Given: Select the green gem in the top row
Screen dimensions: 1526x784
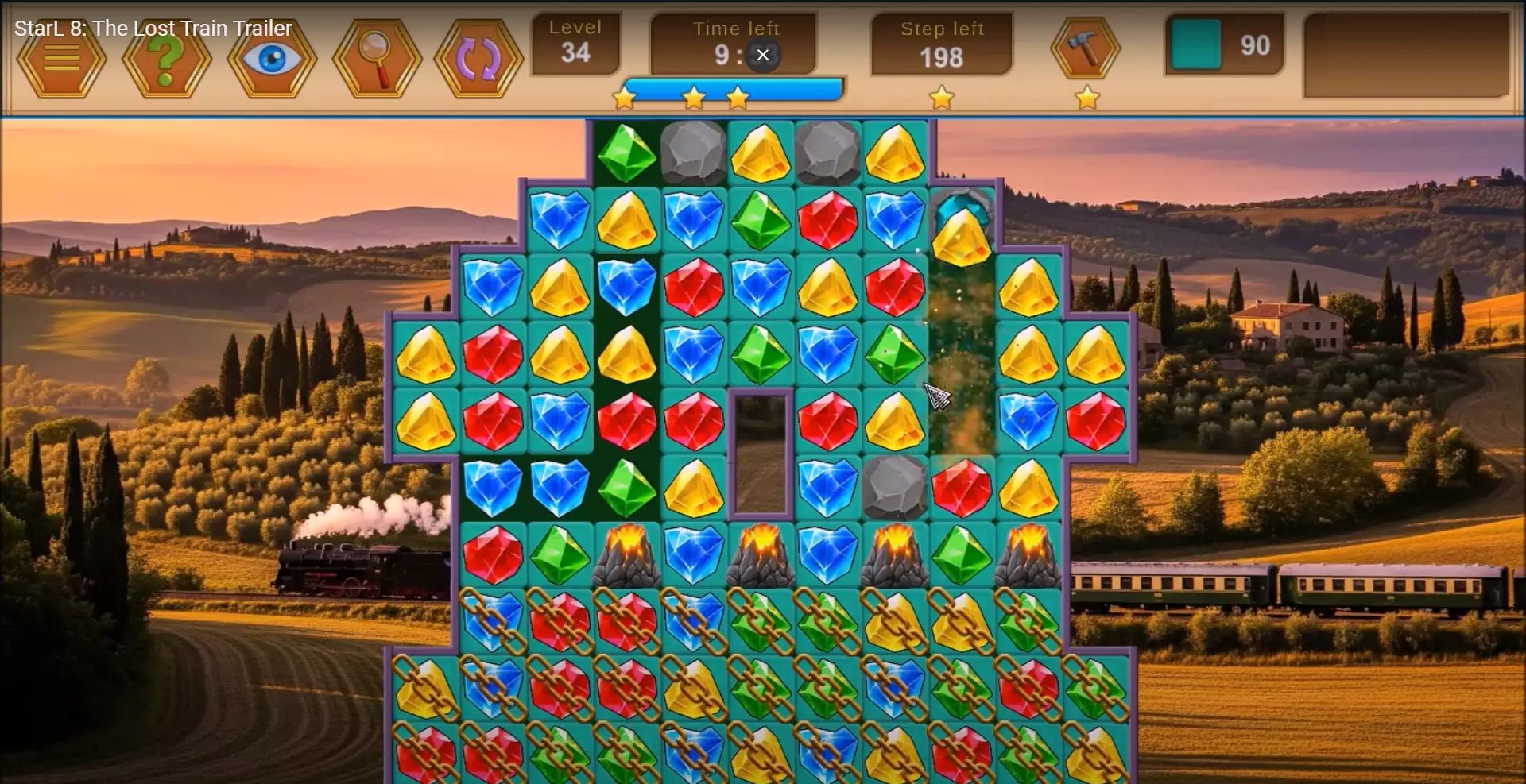Looking at the screenshot, I should 626,153.
